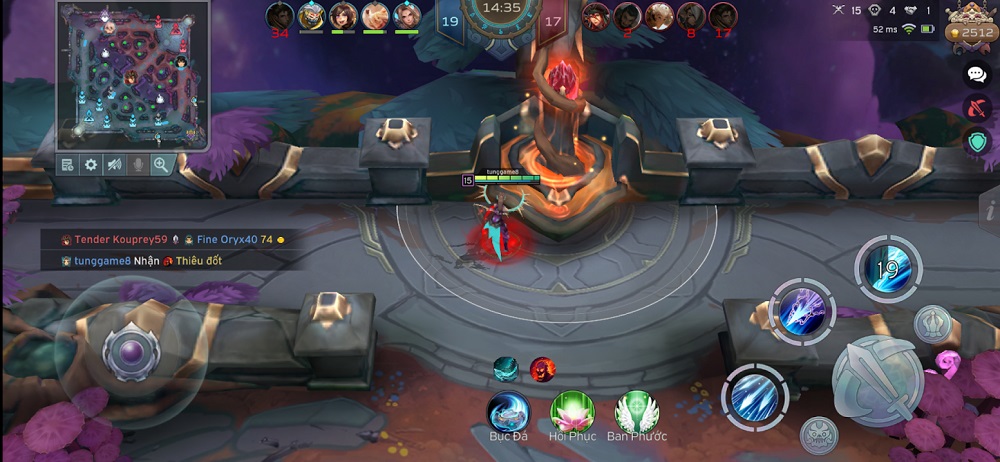Viewport: 1000px width, 462px height.
Task: Activate the Ban Phước blessing skill
Action: click(x=636, y=411)
